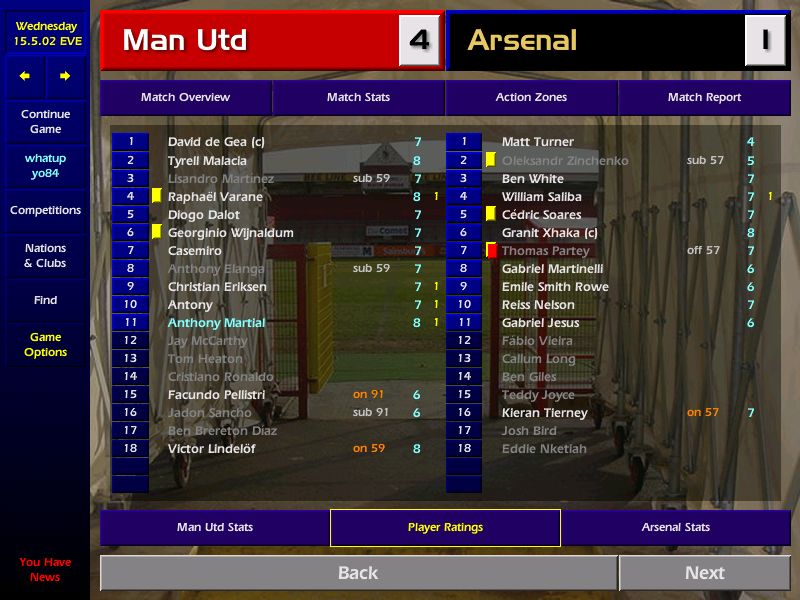Click the right yellow arrow button
The image size is (800, 600).
tap(65, 76)
